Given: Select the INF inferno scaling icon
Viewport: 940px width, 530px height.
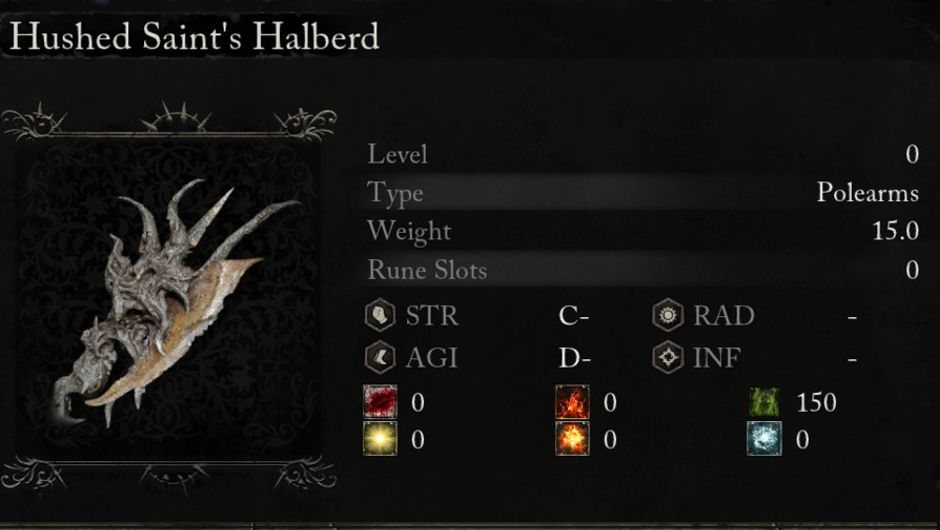Looking at the screenshot, I should [x=667, y=356].
